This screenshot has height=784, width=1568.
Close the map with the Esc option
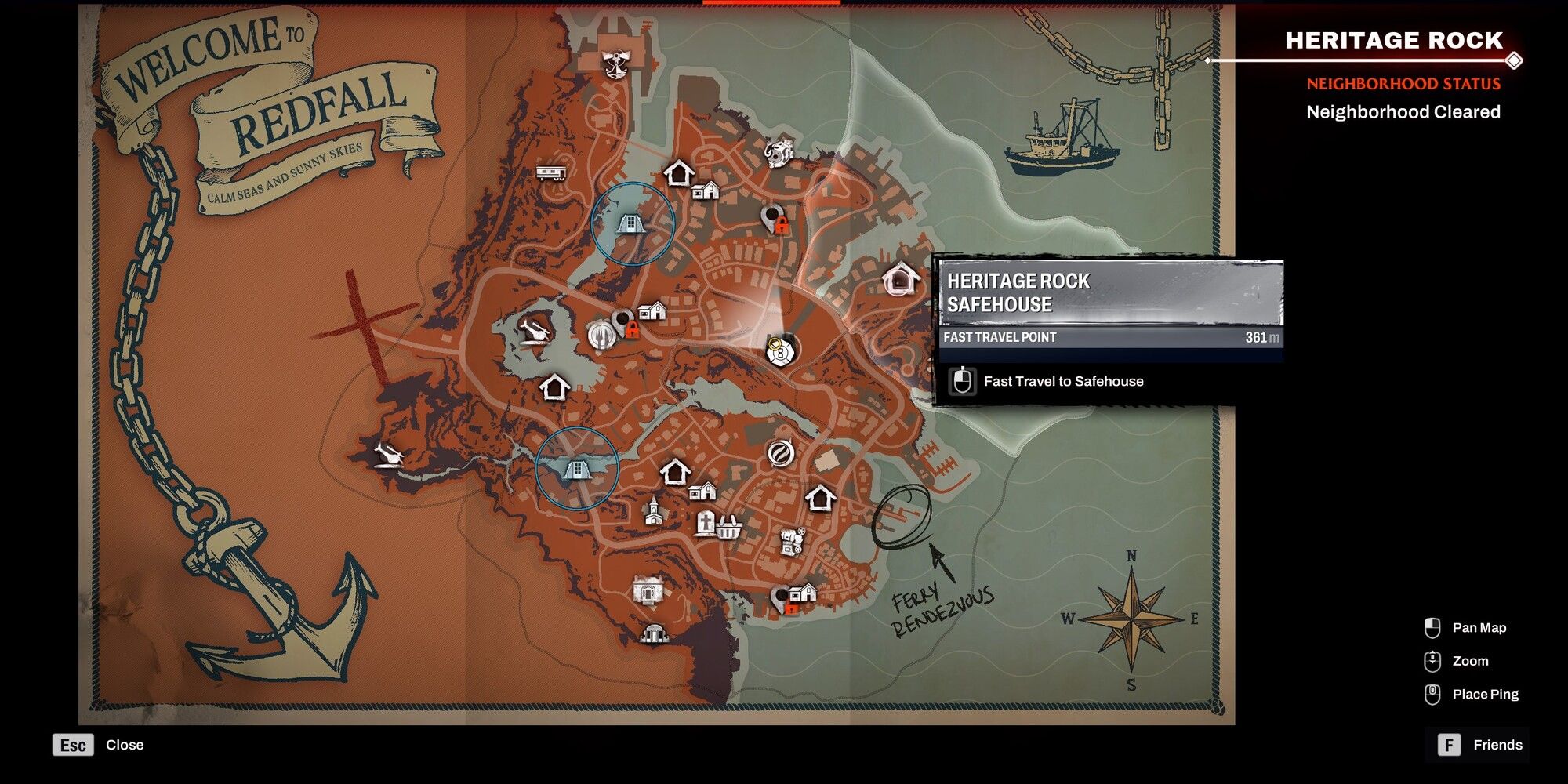(x=73, y=744)
